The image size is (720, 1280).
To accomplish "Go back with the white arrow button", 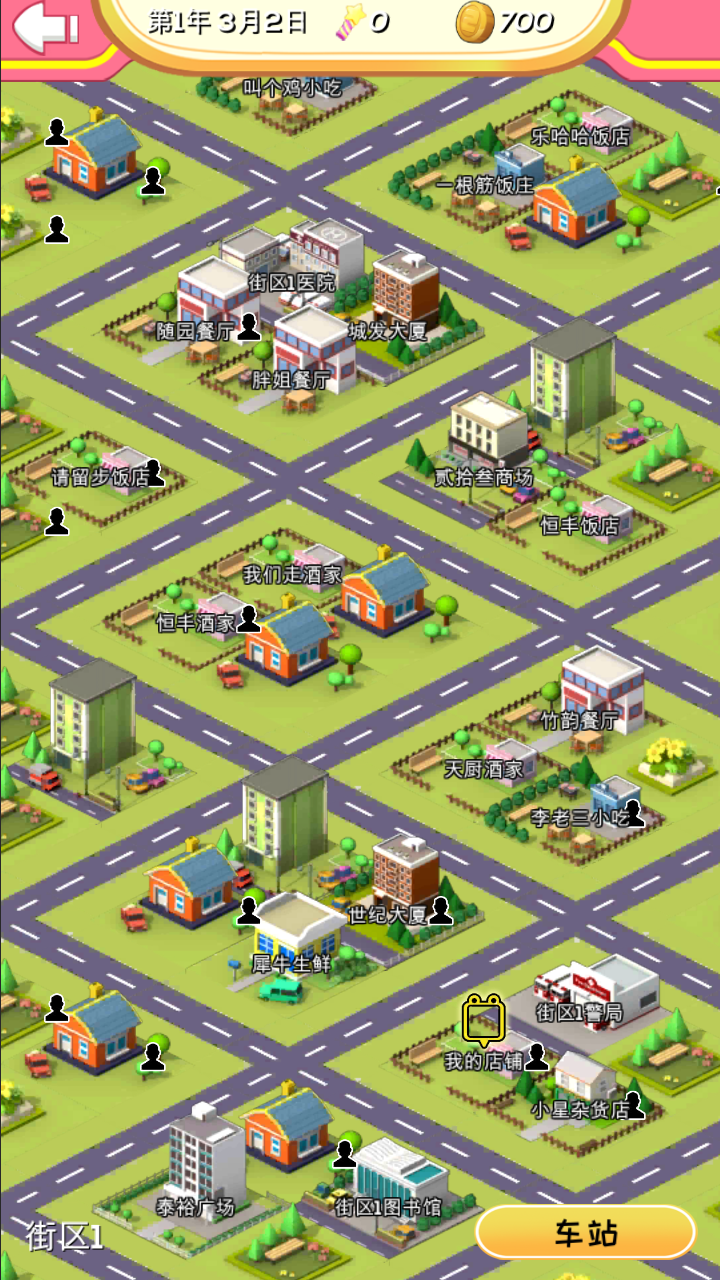I will click(45, 26).
